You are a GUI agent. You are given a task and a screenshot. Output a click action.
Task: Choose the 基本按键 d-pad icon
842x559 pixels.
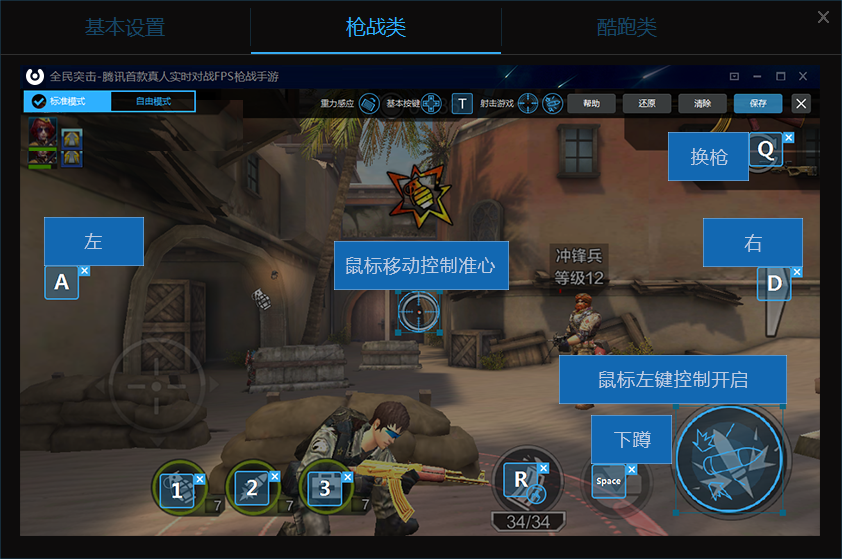(x=431, y=103)
